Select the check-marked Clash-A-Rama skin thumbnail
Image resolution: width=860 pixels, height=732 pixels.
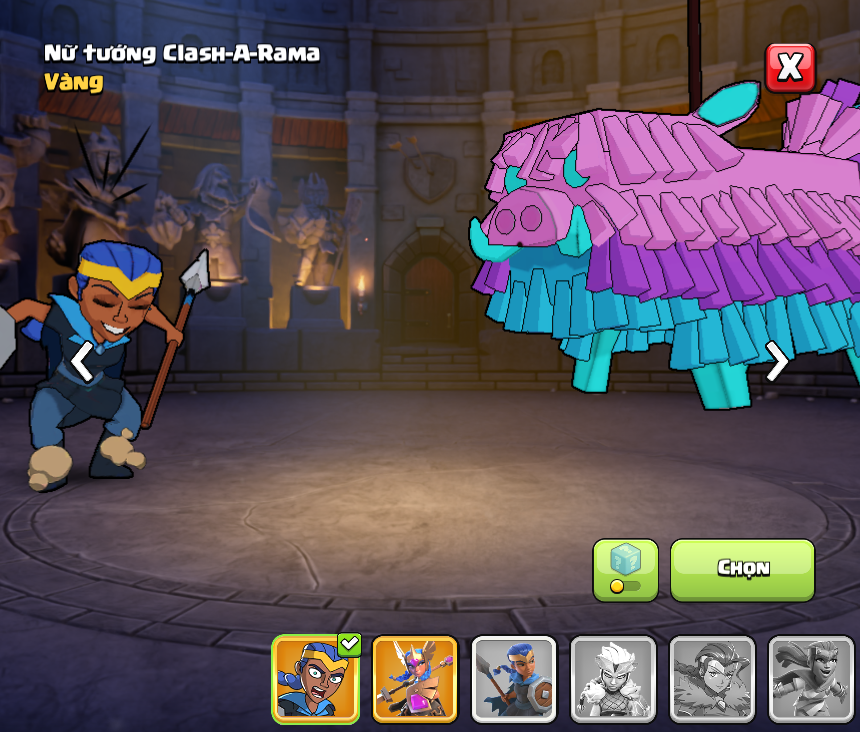pyautogui.click(x=316, y=679)
